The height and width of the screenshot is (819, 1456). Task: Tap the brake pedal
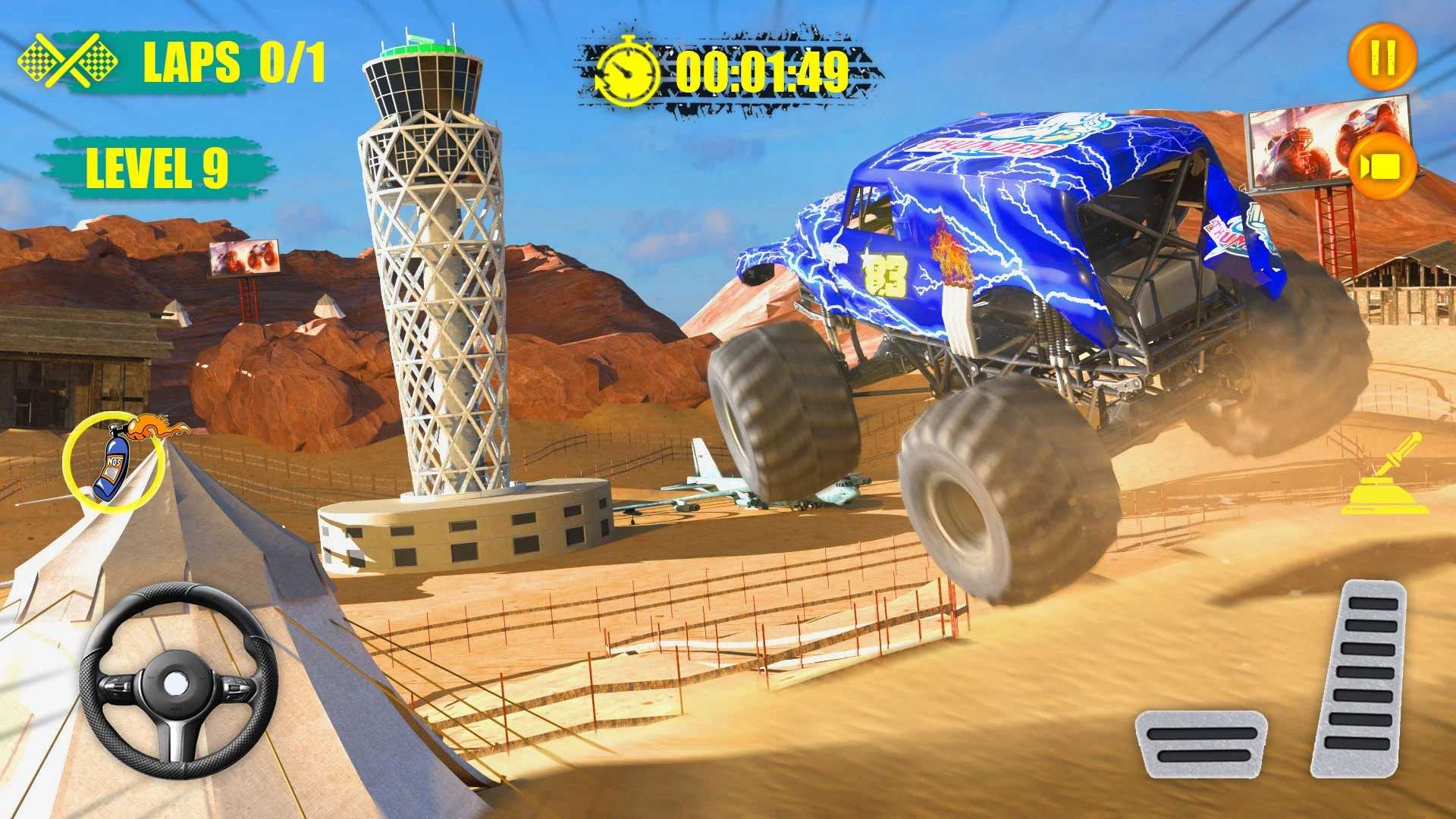pos(1200,743)
